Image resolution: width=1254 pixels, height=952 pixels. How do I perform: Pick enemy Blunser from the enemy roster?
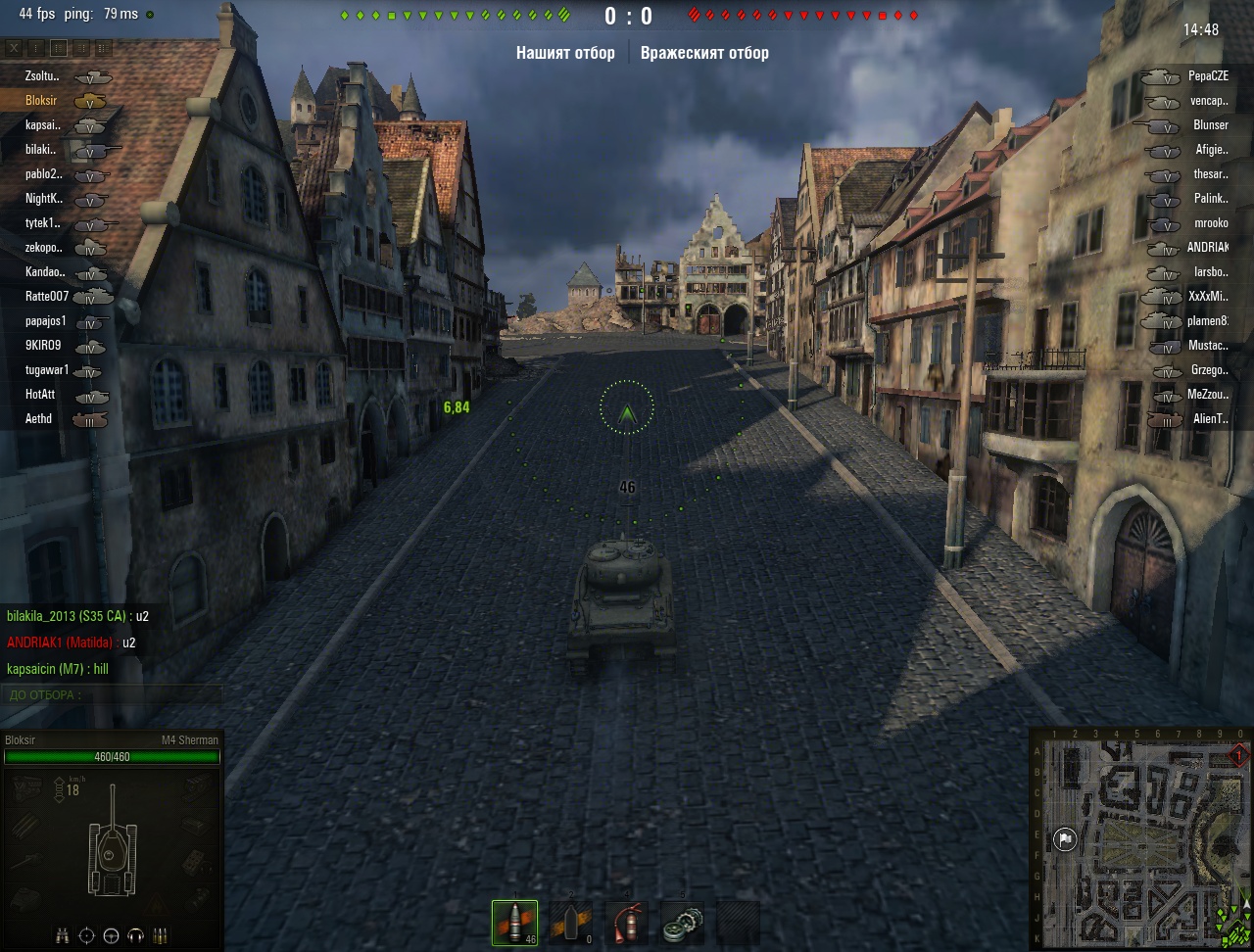[x=1210, y=125]
